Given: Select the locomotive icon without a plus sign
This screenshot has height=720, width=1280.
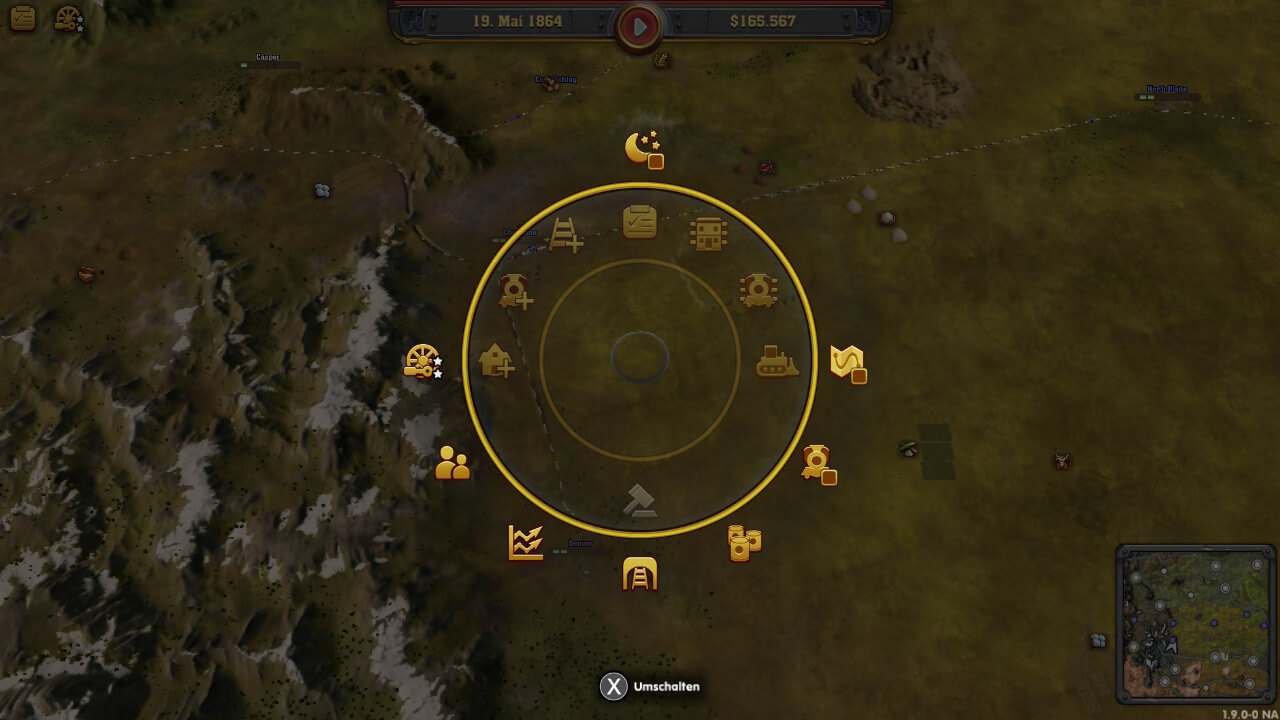Looking at the screenshot, I should pos(758,290).
